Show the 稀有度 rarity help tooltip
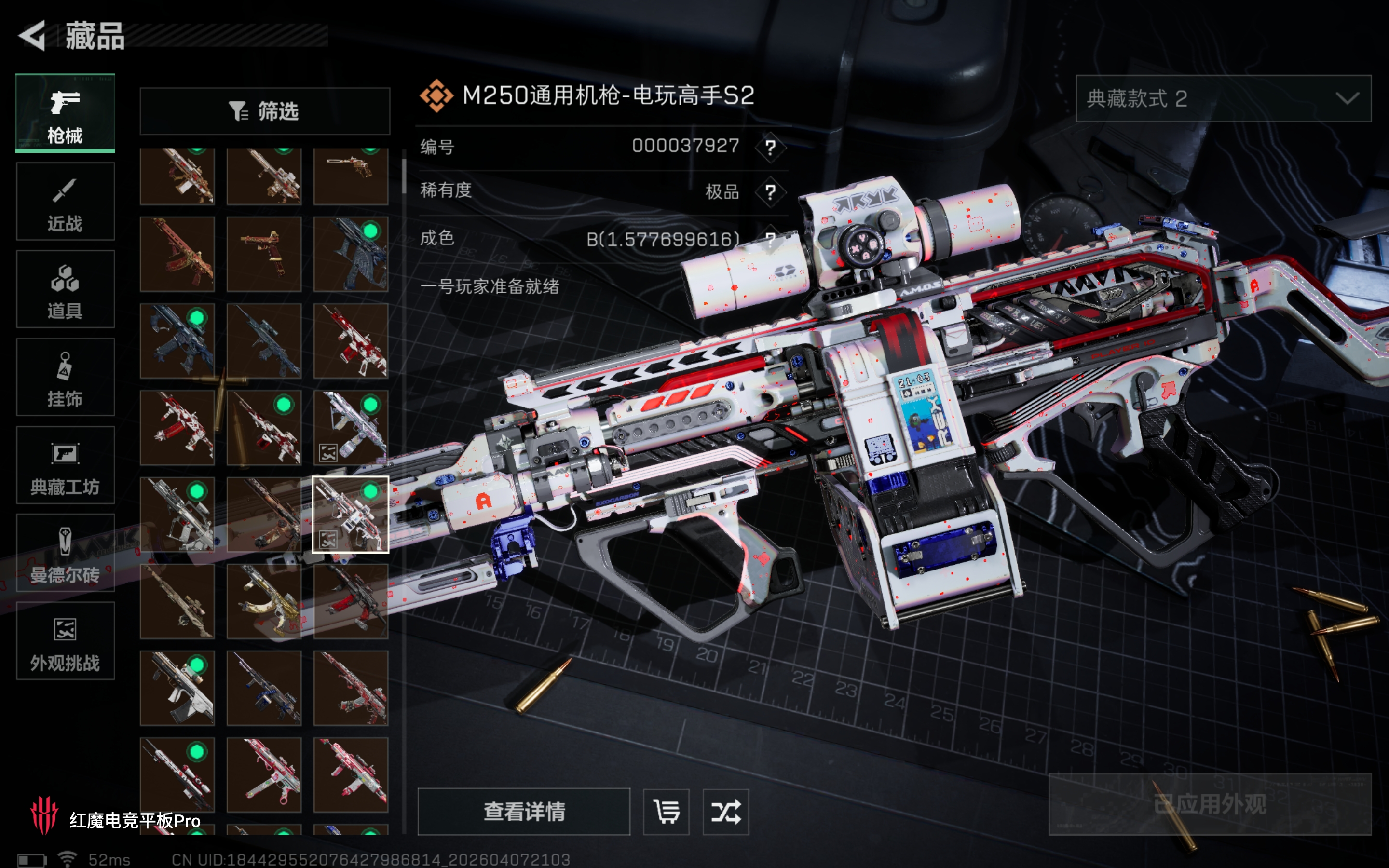This screenshot has width=1389, height=868. tap(770, 192)
